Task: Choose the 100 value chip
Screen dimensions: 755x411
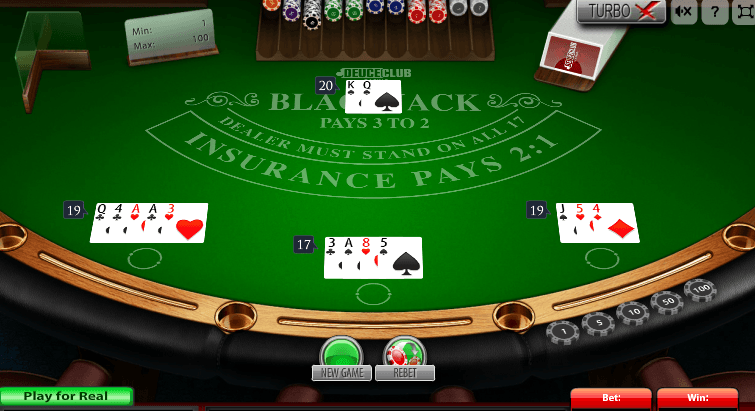Action: point(699,290)
